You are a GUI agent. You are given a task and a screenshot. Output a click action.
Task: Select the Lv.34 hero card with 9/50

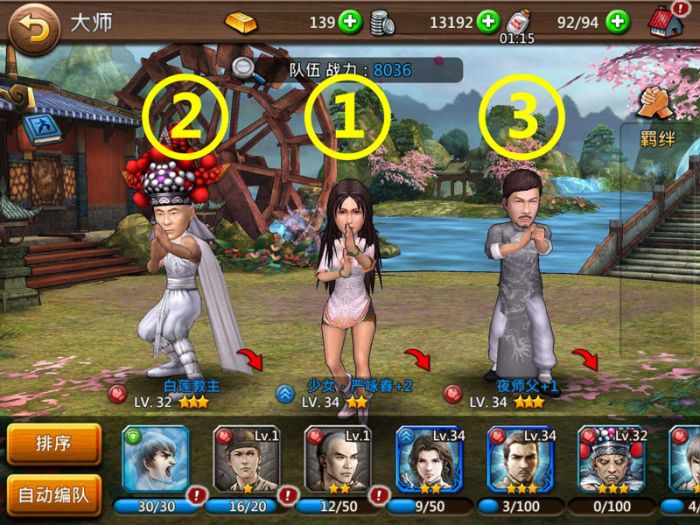coord(429,462)
